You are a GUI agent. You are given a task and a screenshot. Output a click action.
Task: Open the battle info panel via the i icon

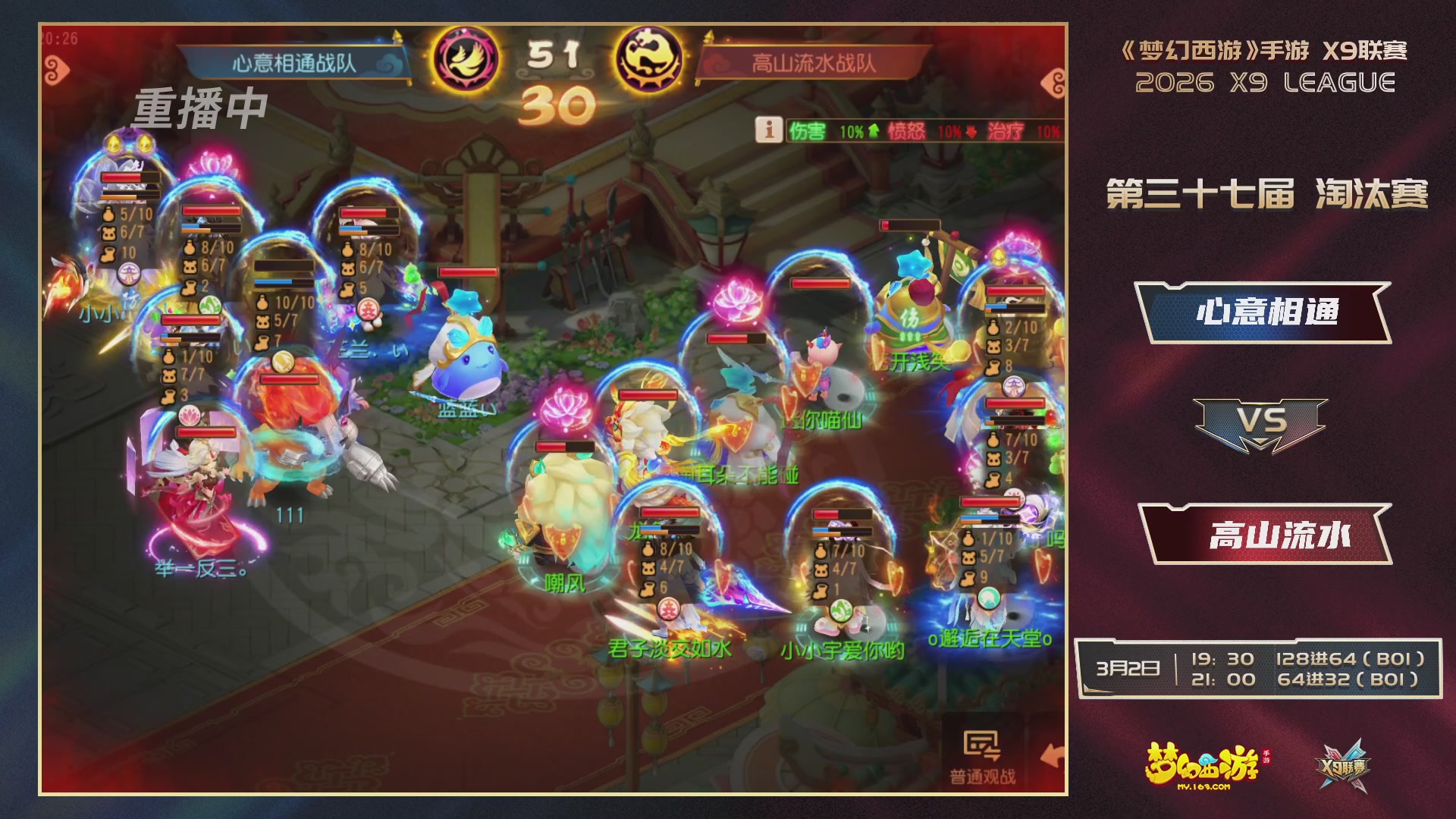coord(767,129)
